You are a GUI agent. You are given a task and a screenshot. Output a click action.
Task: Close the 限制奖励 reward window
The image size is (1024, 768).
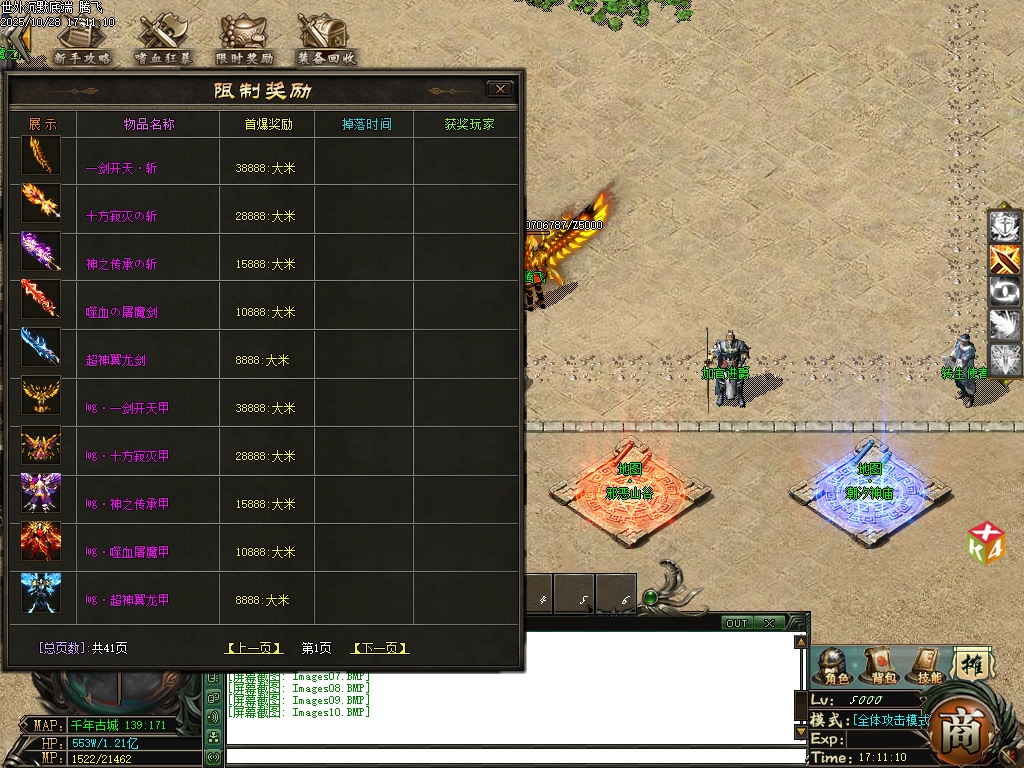[x=500, y=89]
